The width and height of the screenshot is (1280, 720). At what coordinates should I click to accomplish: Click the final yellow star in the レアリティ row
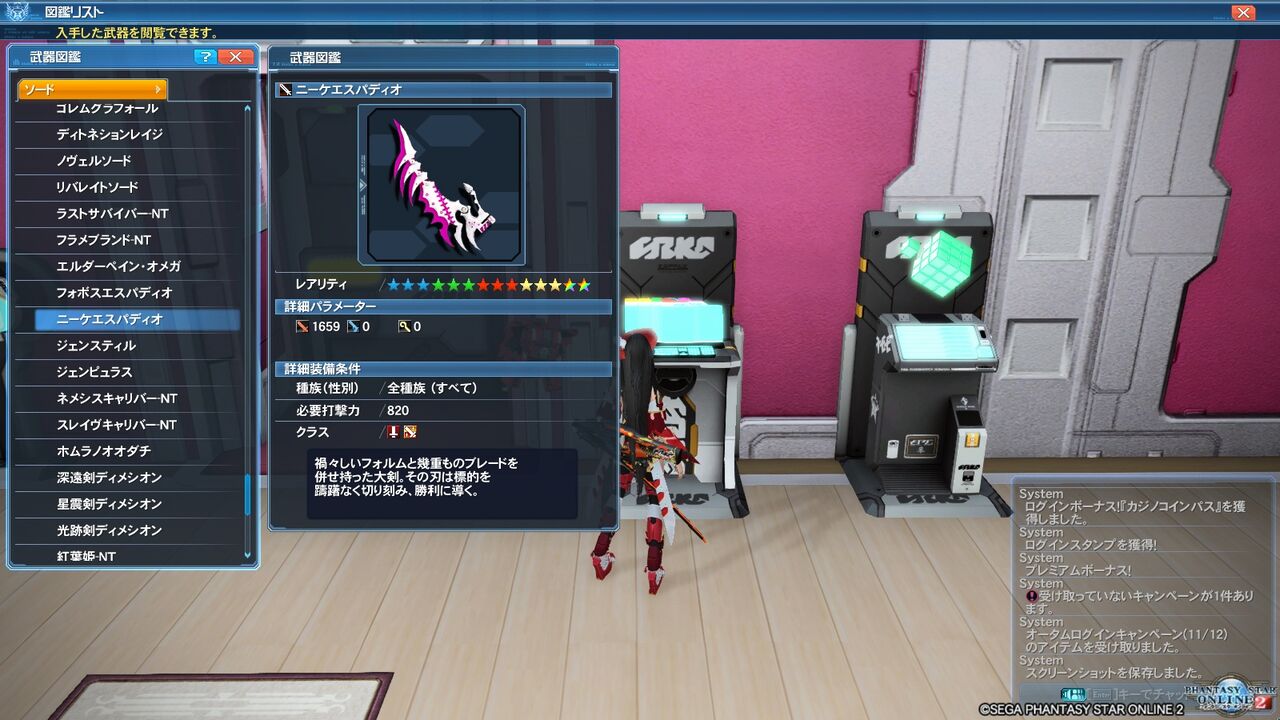(556, 285)
